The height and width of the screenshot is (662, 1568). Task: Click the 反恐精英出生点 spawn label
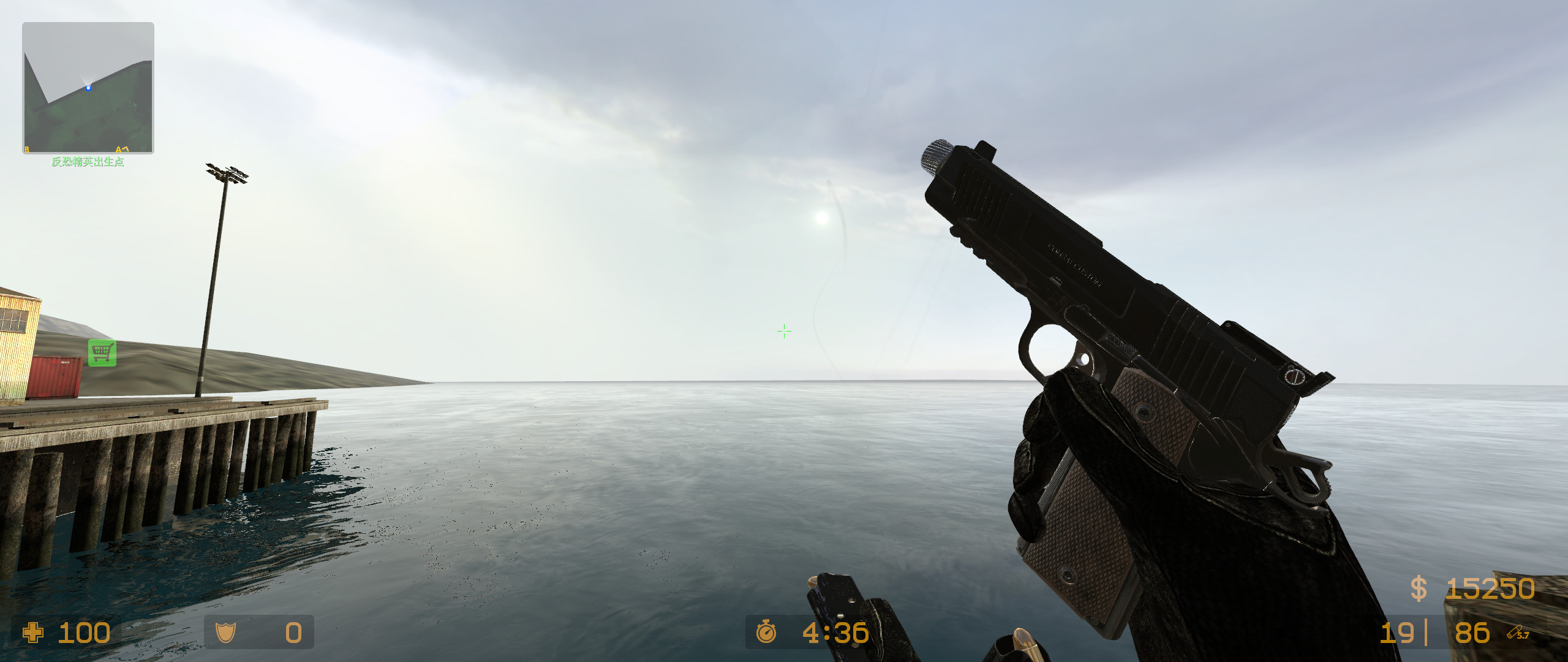pos(88,164)
